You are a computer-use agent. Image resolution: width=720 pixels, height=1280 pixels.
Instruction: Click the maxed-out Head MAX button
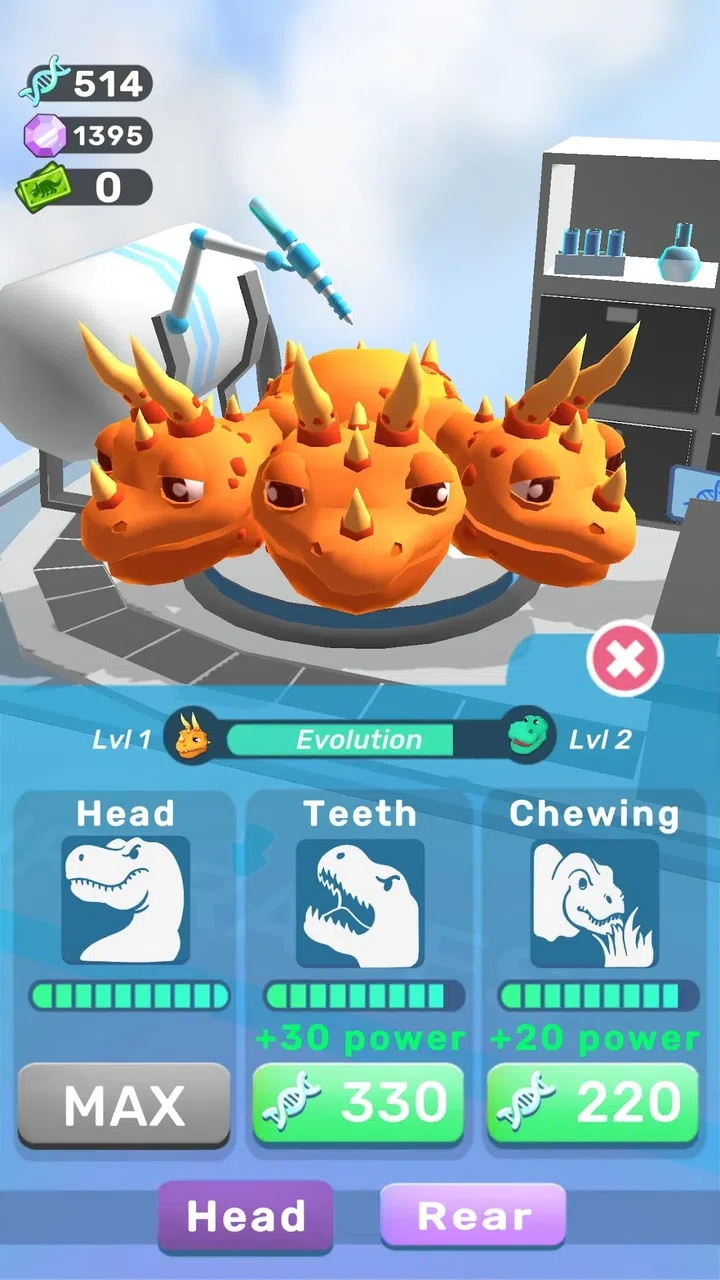(124, 1104)
